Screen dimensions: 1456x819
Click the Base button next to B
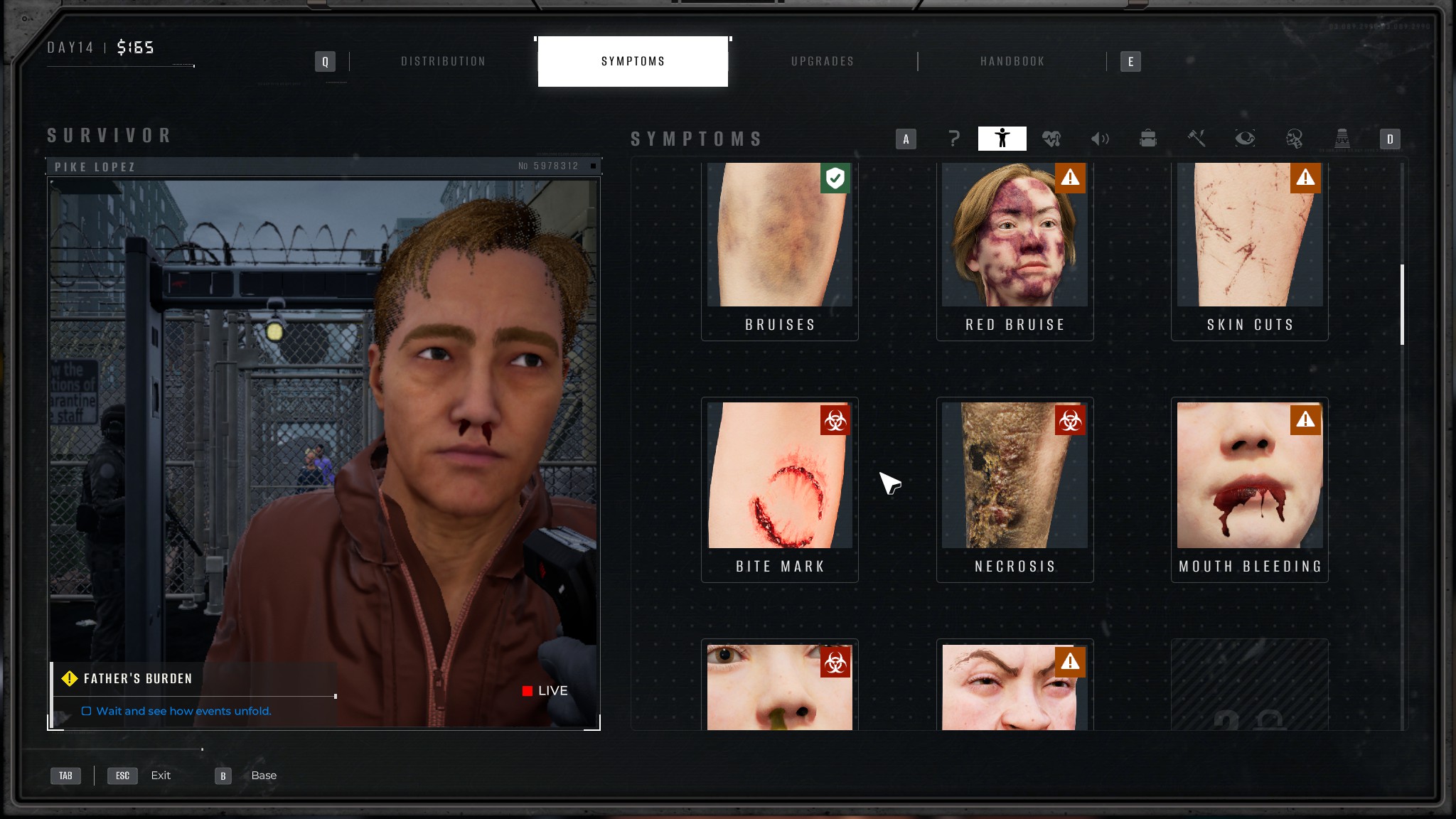(x=264, y=775)
